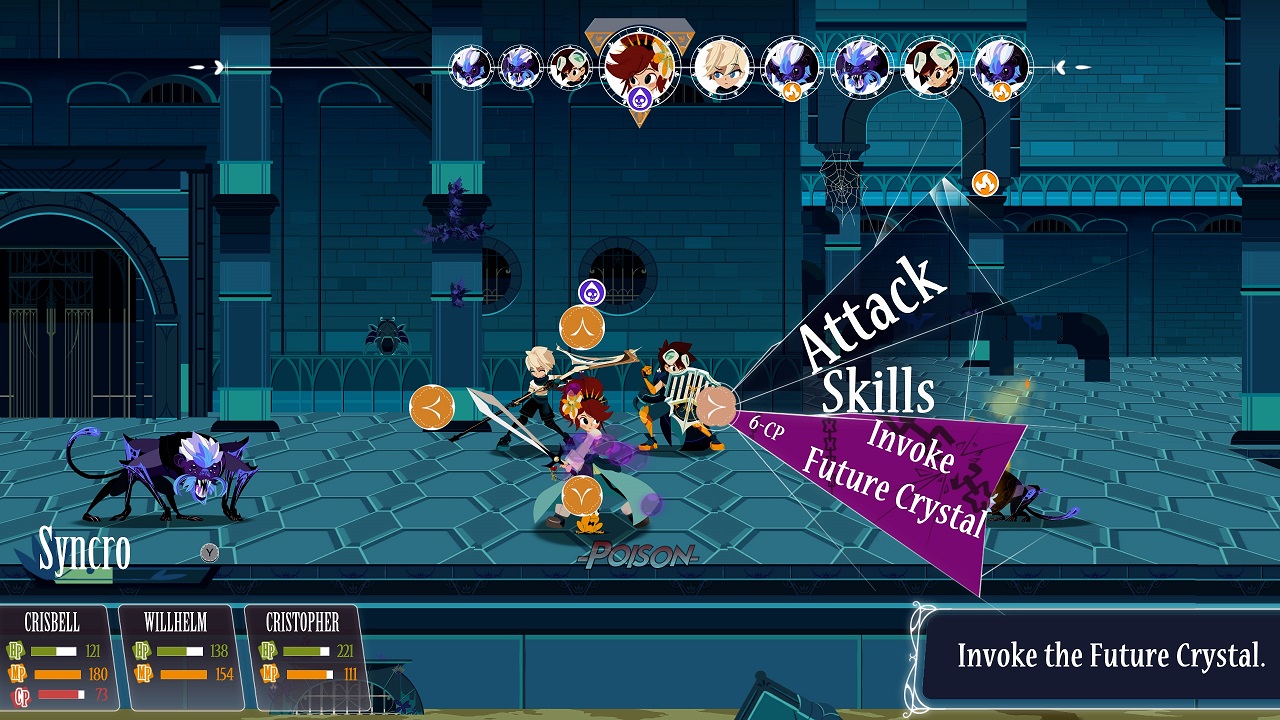This screenshot has width=1280, height=720.
Task: Click the 6-CP cost badge on the crystal option
Action: click(766, 424)
